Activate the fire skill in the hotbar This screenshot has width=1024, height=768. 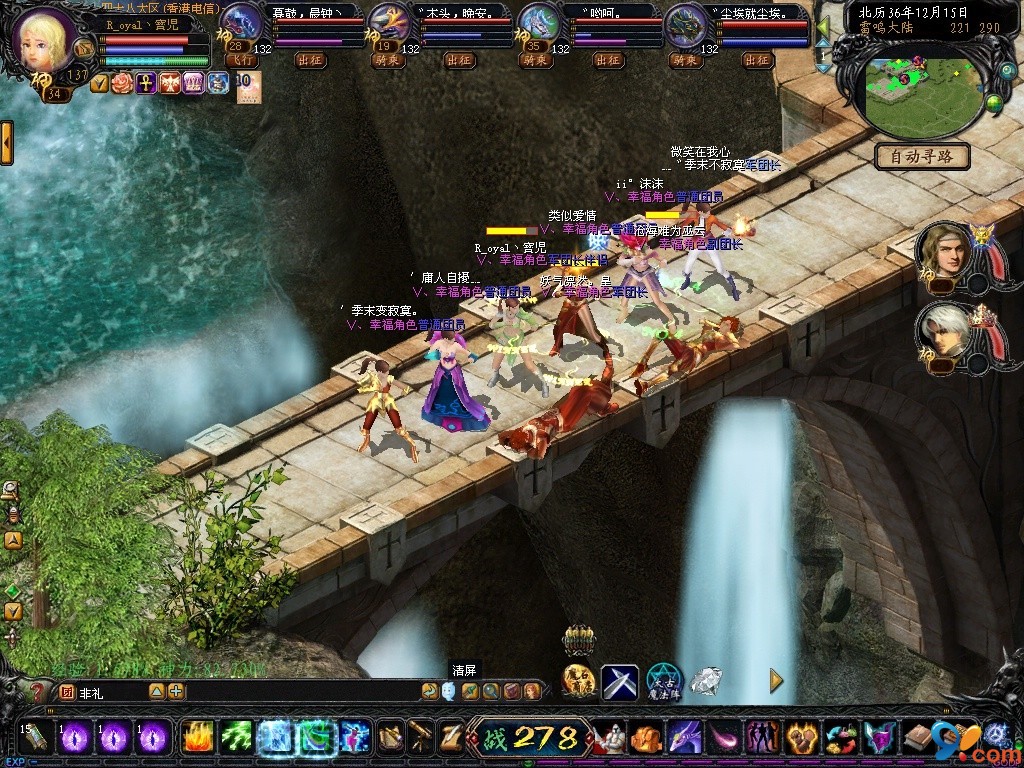click(198, 738)
